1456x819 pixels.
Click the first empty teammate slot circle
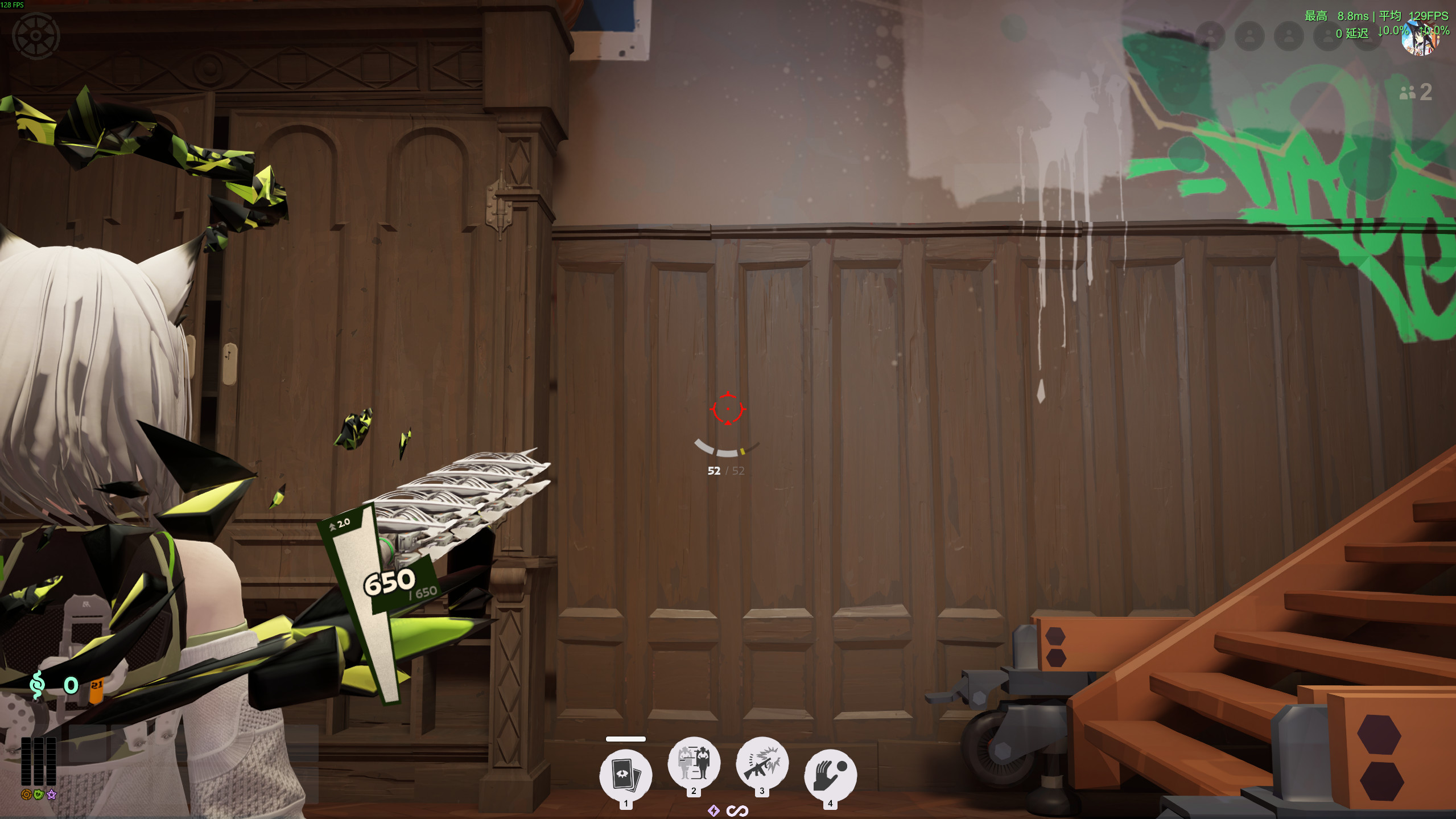coord(1210,37)
